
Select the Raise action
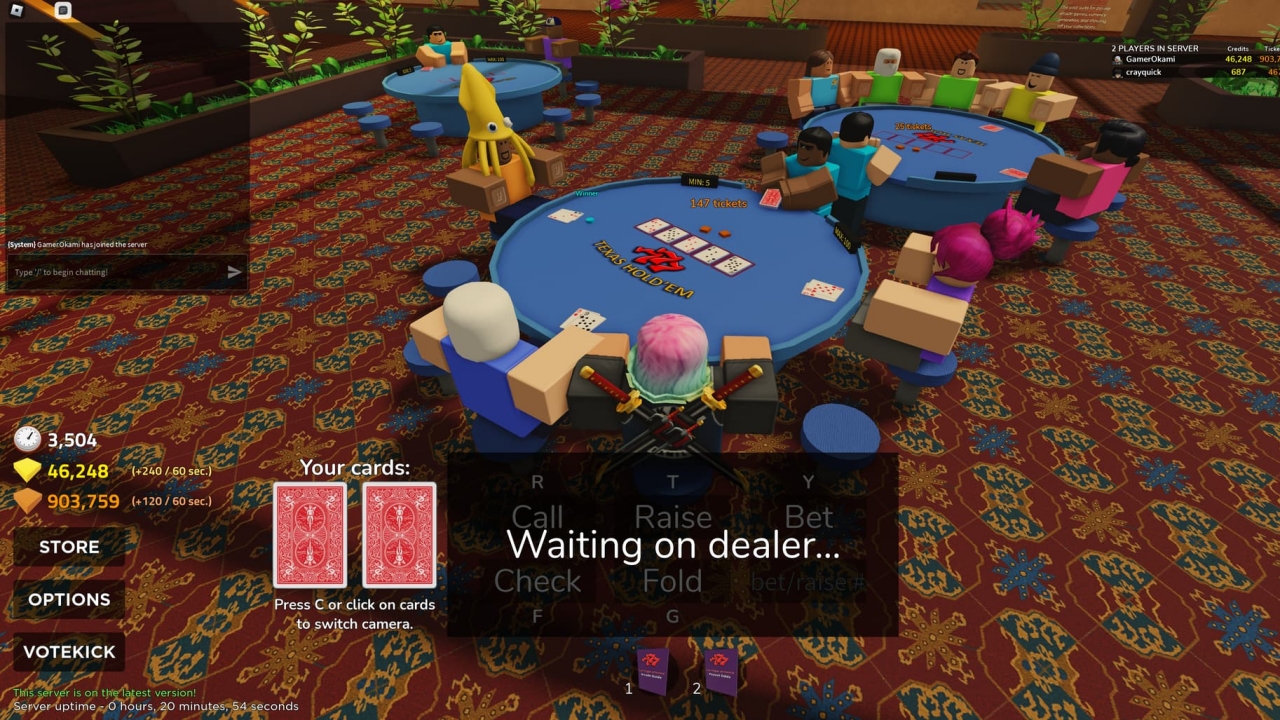673,517
